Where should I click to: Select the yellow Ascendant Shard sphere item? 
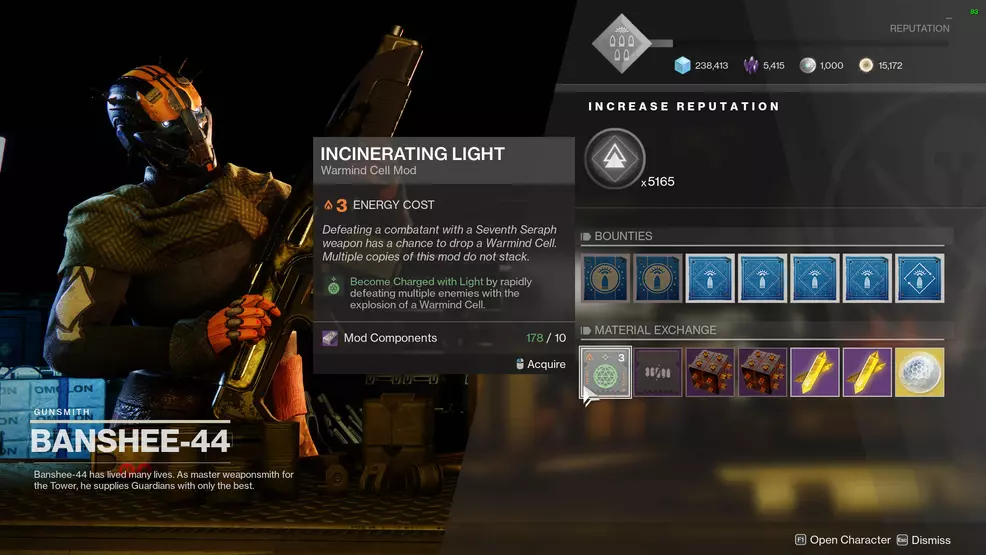(919, 372)
